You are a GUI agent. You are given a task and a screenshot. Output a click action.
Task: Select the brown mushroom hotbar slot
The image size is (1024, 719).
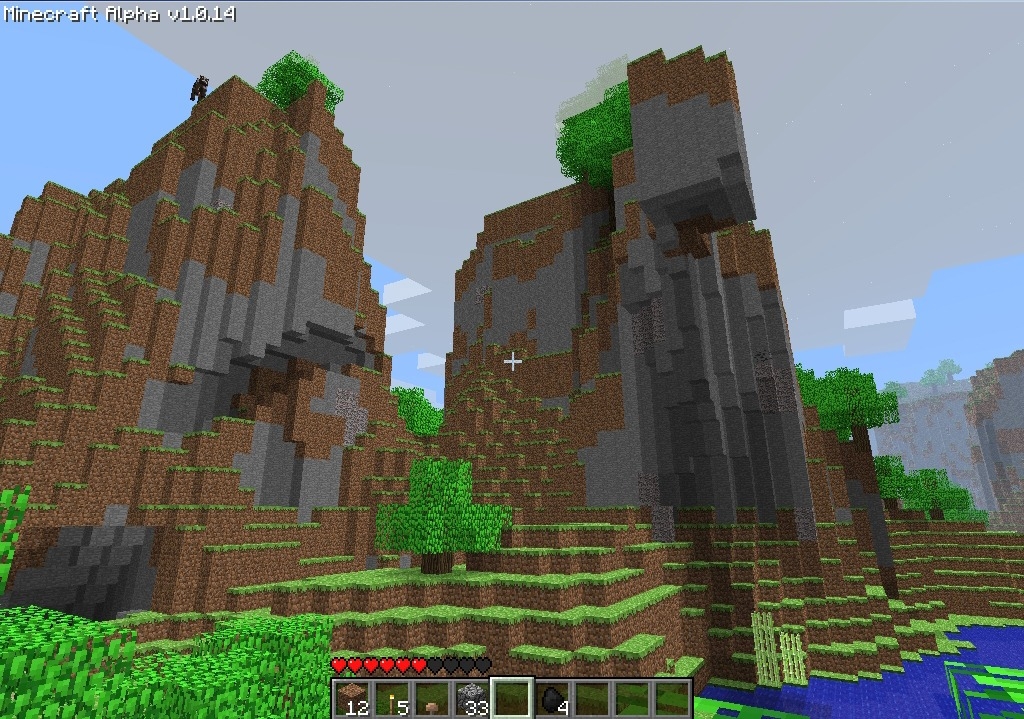[433, 699]
